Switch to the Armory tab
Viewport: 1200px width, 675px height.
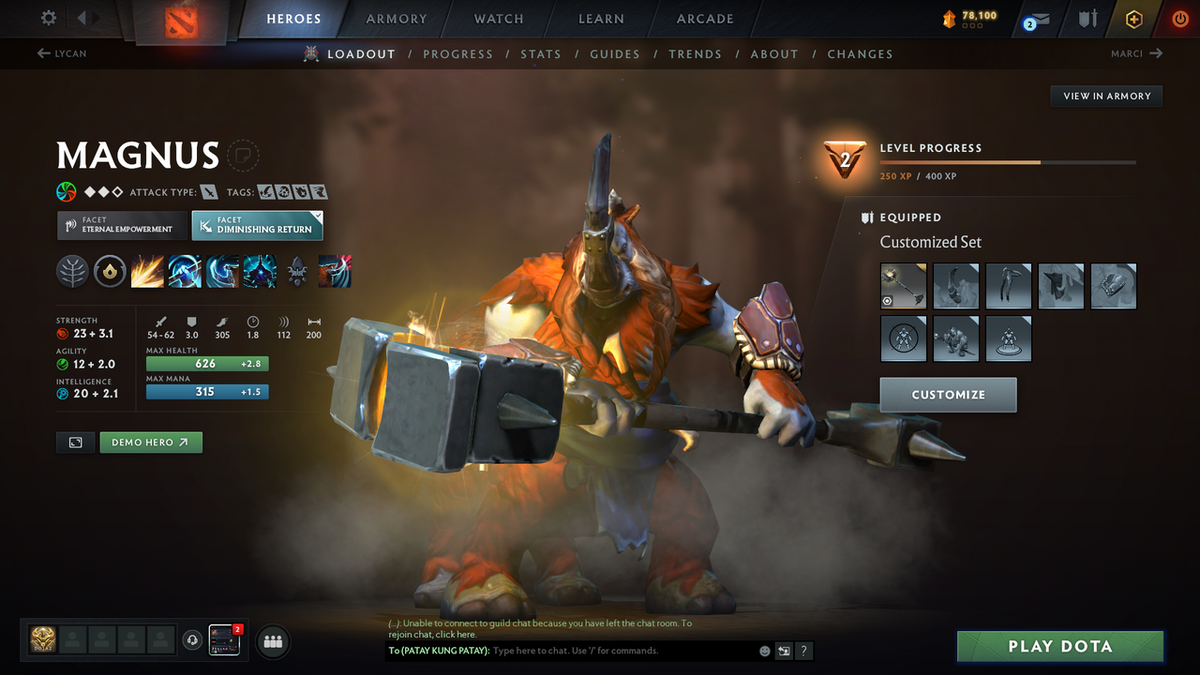click(397, 19)
